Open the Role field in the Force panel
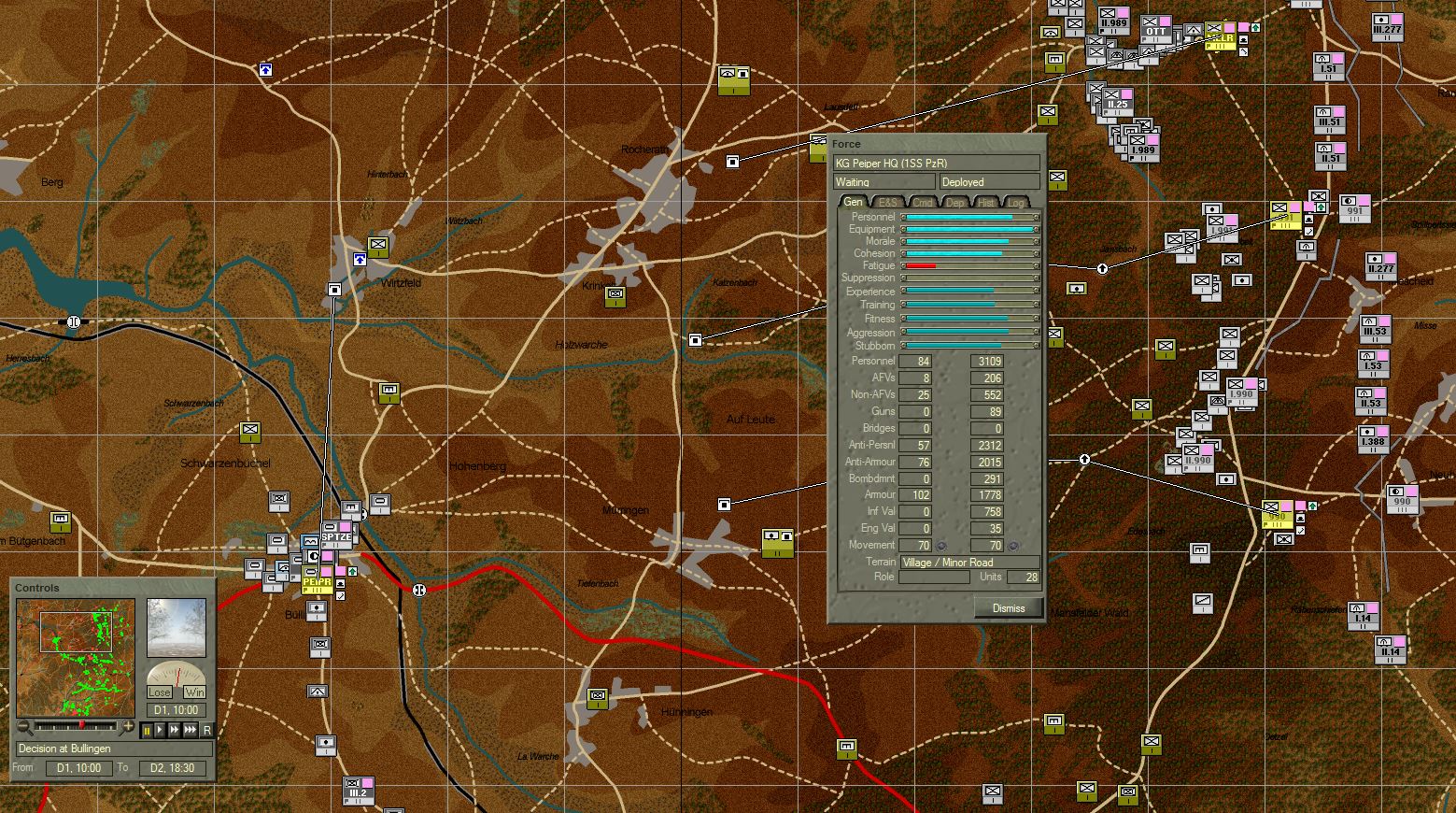 point(934,577)
